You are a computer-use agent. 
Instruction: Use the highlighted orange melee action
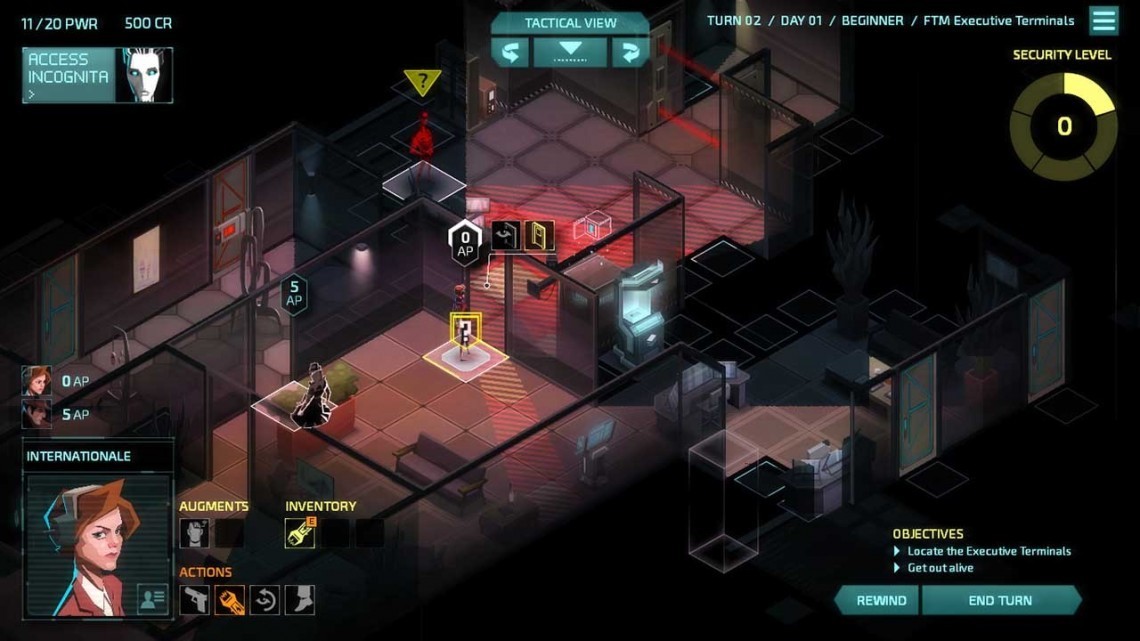click(x=229, y=599)
